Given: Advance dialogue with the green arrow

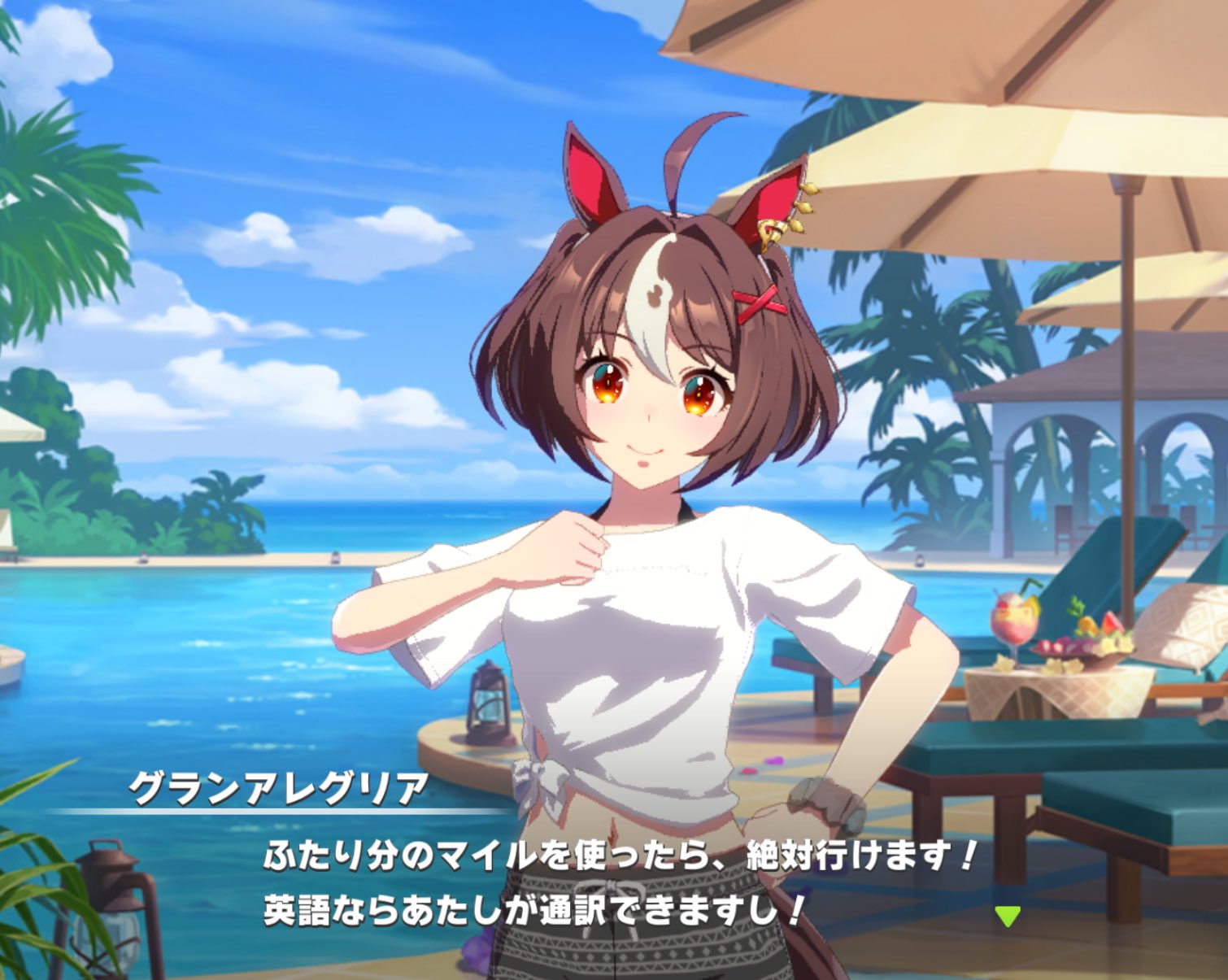Looking at the screenshot, I should pos(1007,916).
